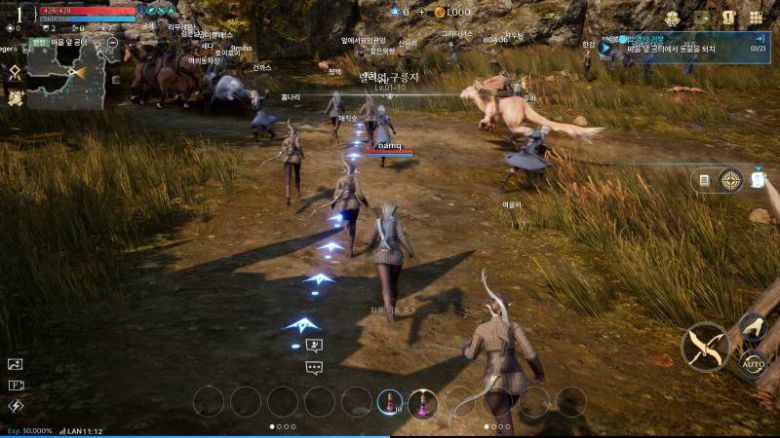
Task: Toggle the lightning bolt power-saving icon
Action: [x=15, y=406]
